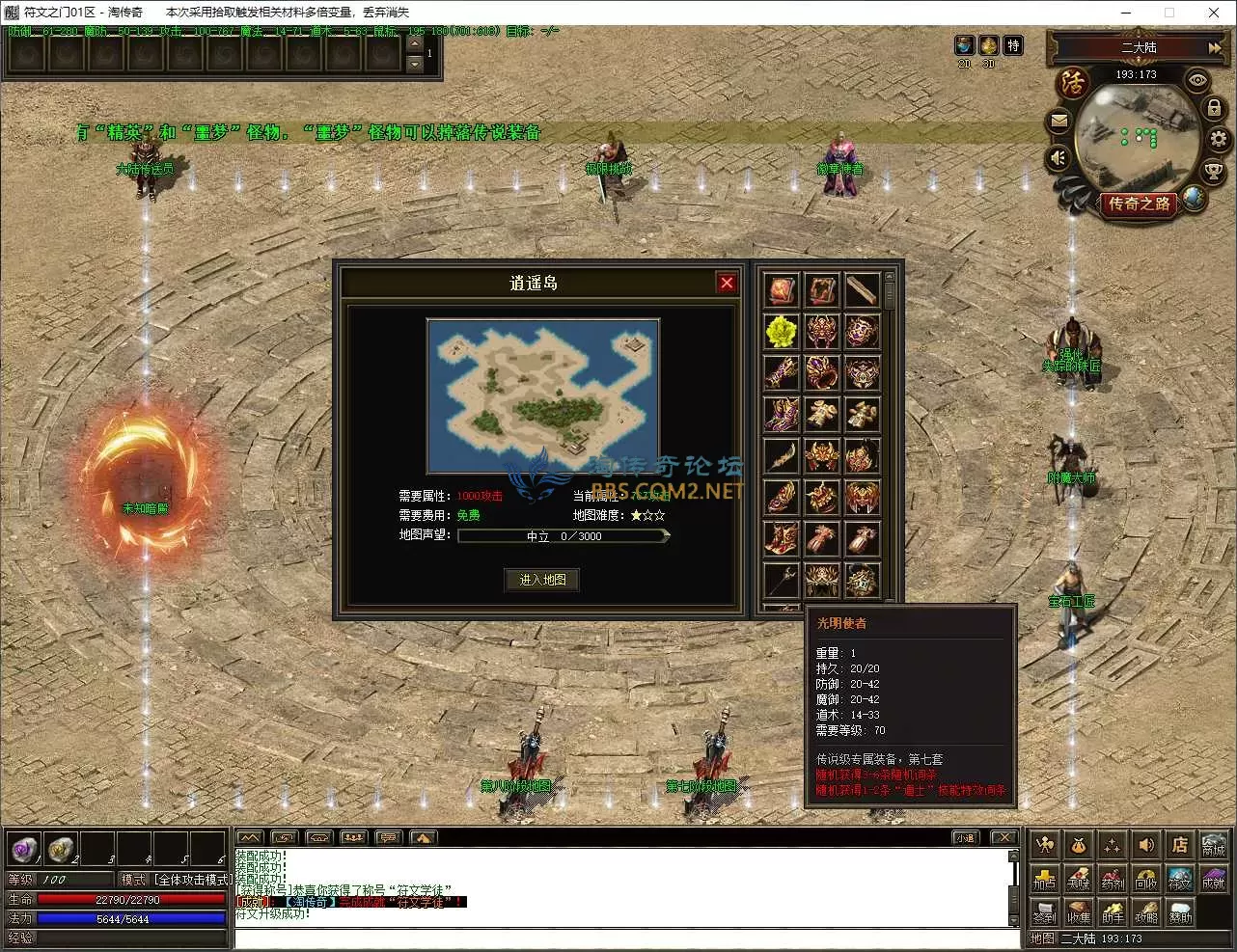Click the 进入地图 button to enter the map
This screenshot has width=1237, height=952.
pos(542,580)
